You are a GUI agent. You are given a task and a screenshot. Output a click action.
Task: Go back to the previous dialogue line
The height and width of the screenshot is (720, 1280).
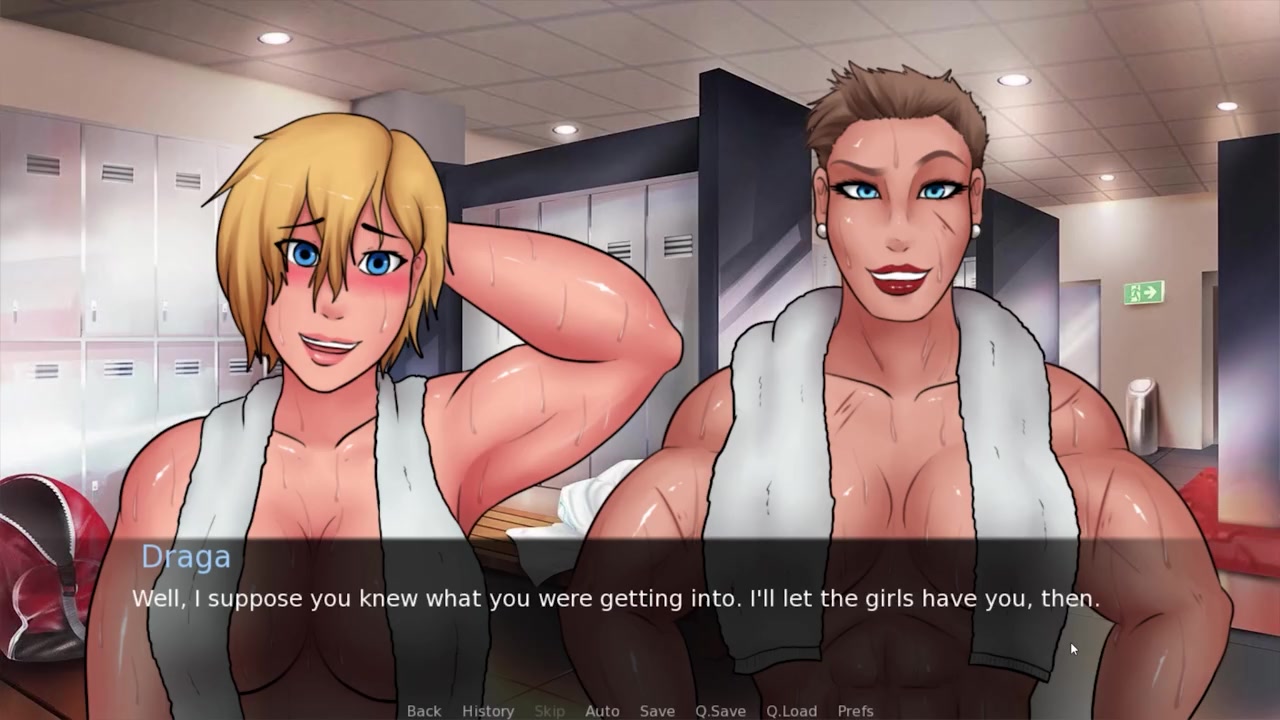[x=423, y=711]
